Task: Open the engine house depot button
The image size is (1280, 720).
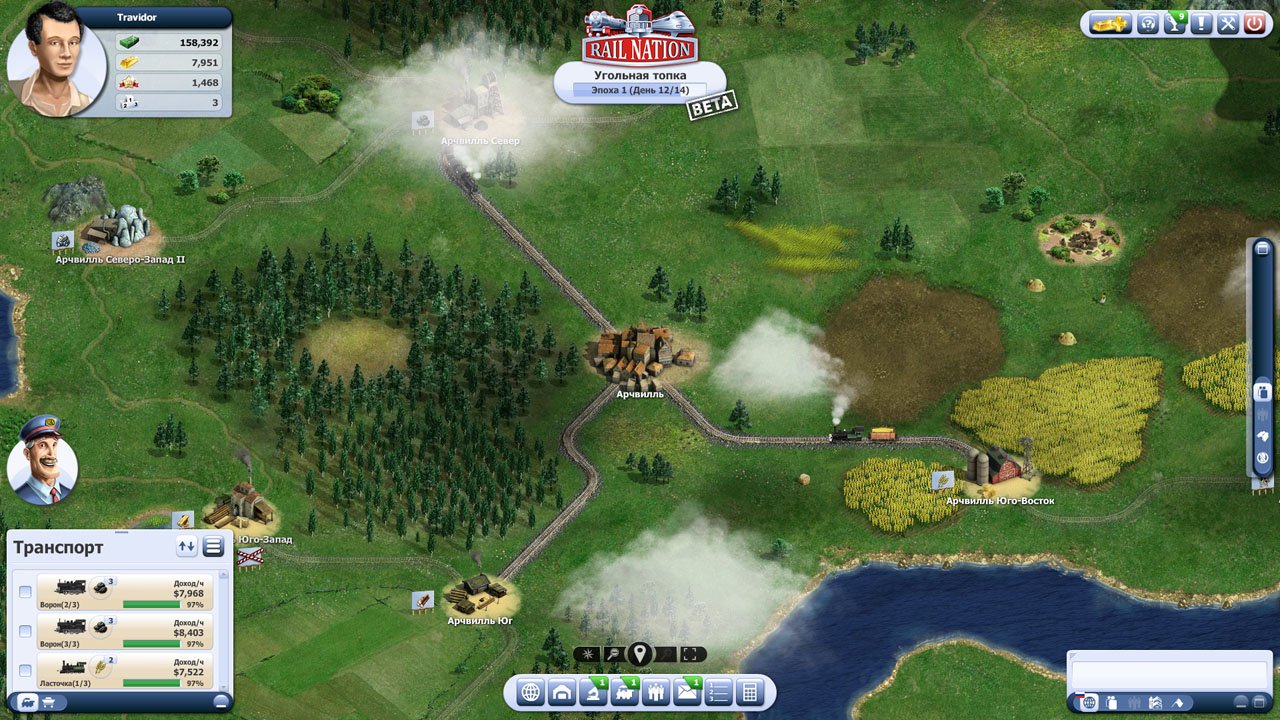Action: point(562,692)
